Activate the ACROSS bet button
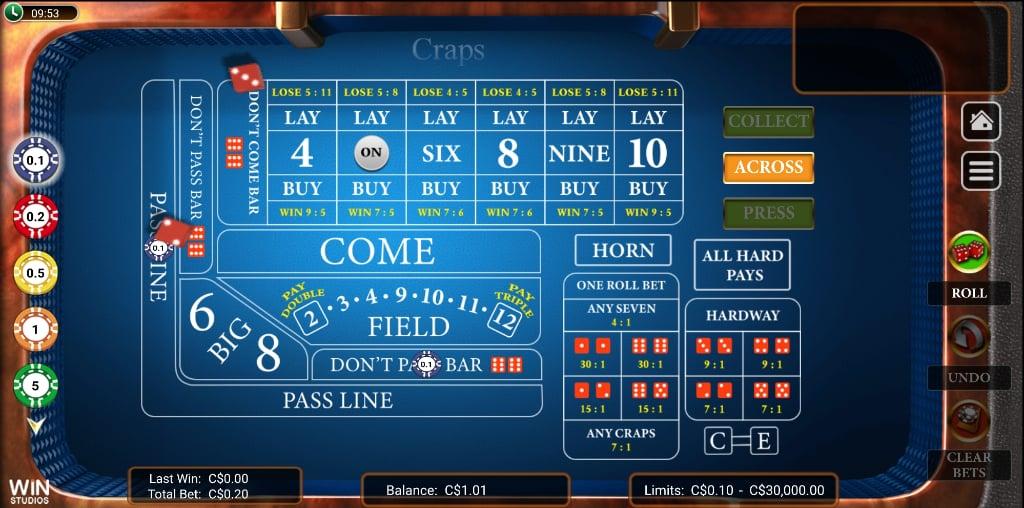This screenshot has height=508, width=1024. point(768,168)
